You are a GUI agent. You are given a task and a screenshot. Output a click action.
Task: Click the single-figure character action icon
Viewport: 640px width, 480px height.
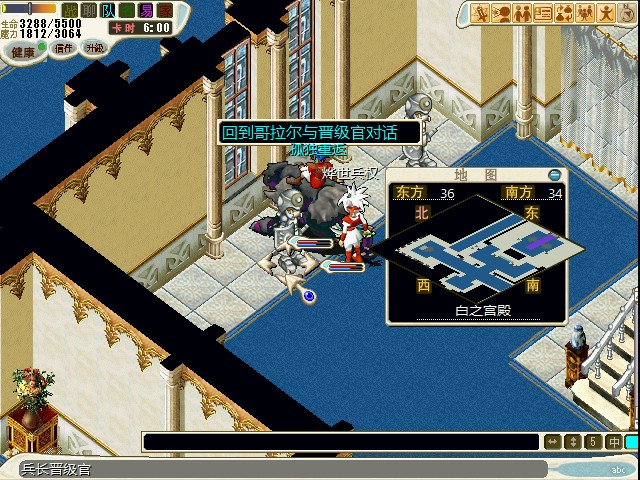click(607, 13)
